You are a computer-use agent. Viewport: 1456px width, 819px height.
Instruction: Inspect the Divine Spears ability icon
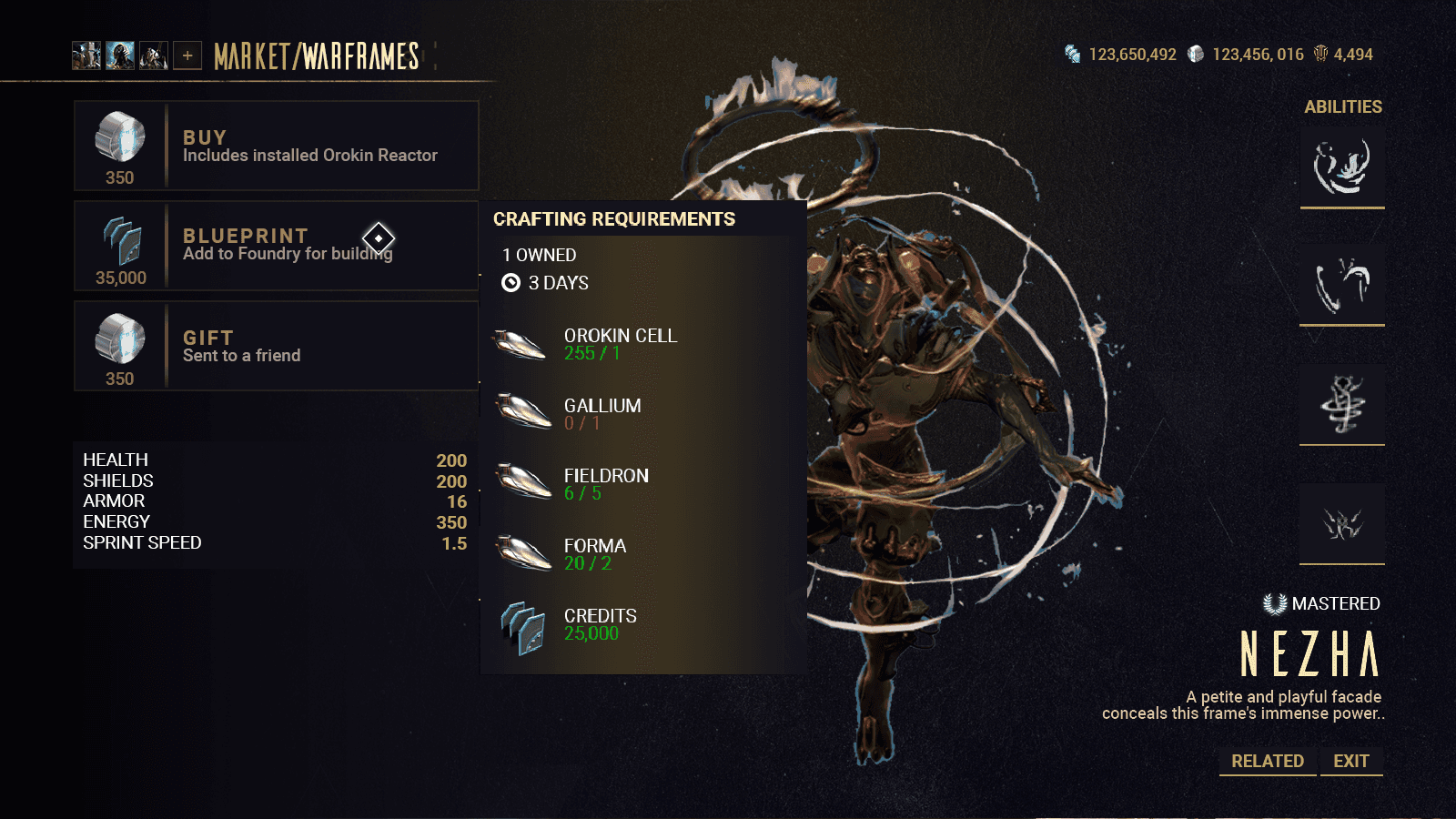click(x=1342, y=523)
